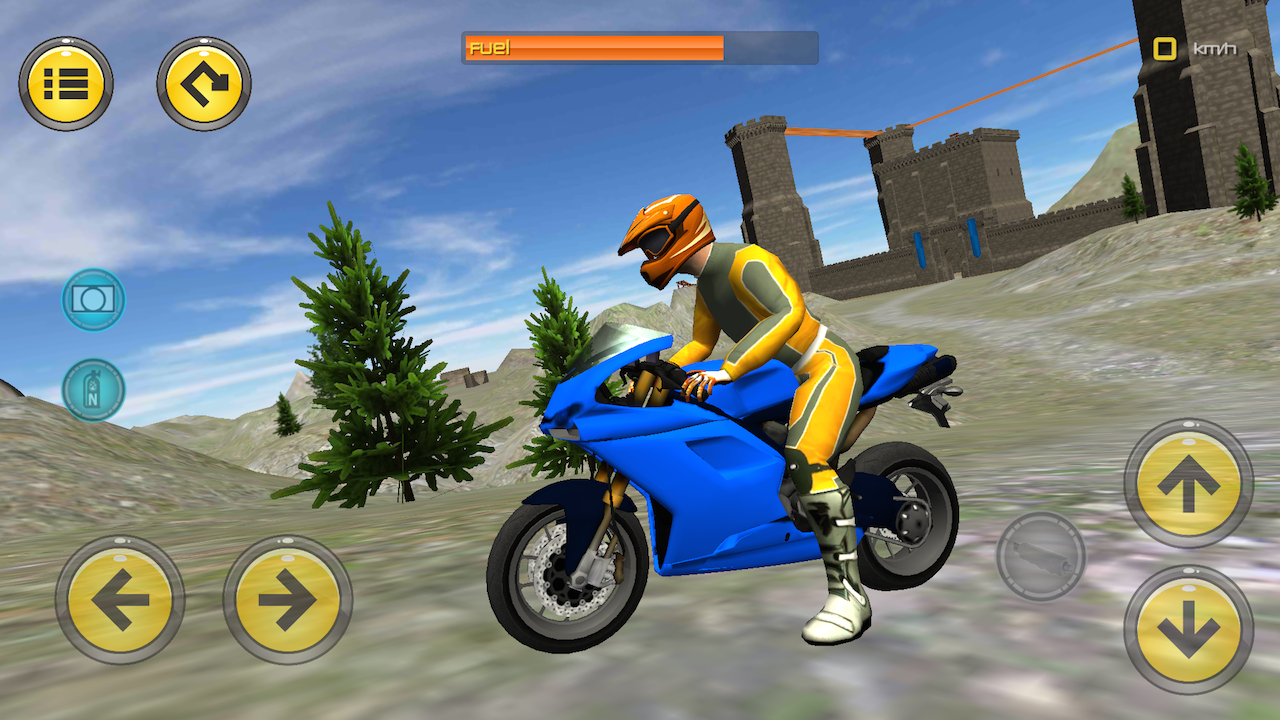Select the km/h speedometer display

(x=1163, y=46)
